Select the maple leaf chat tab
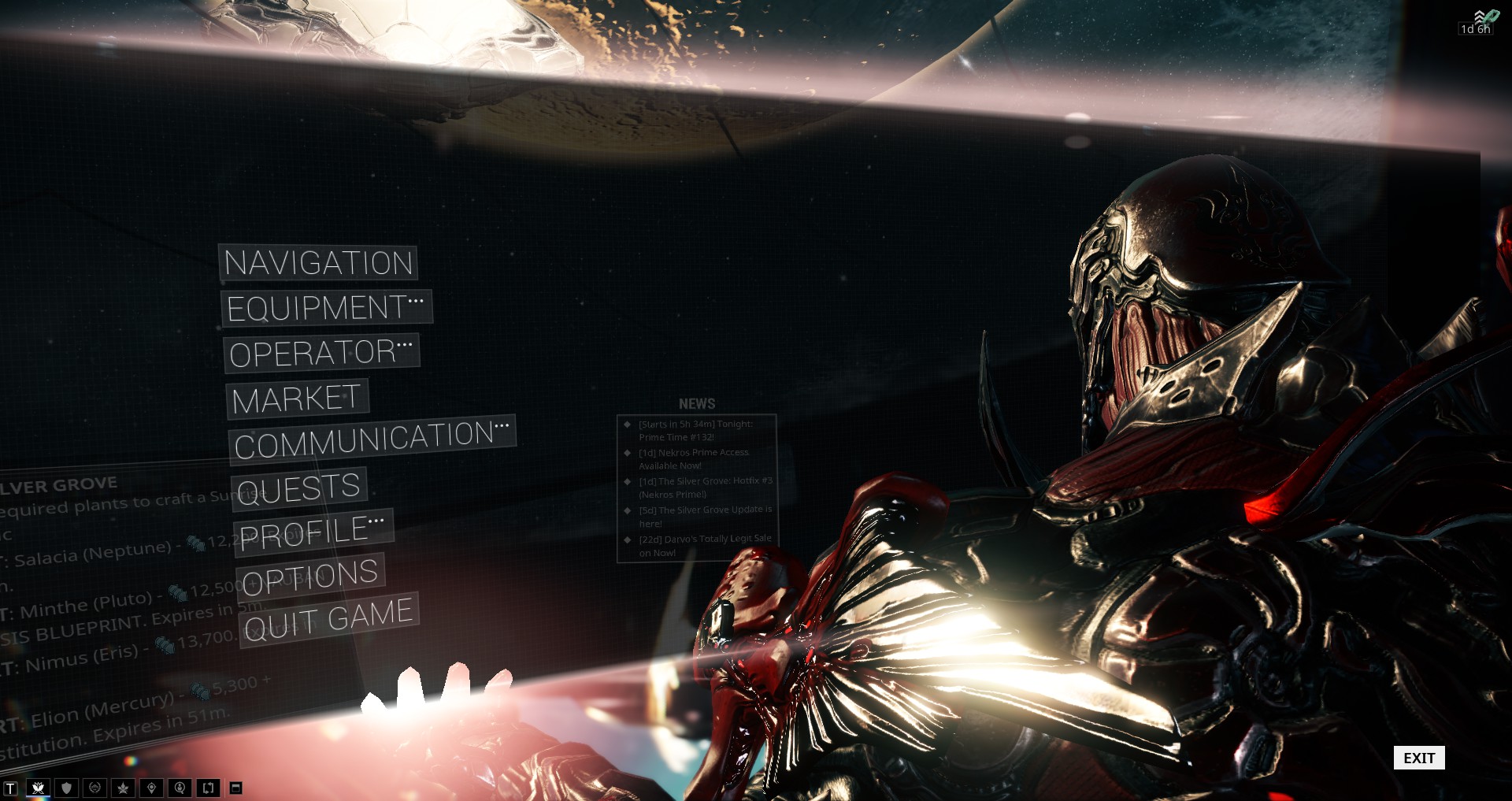 tap(124, 788)
